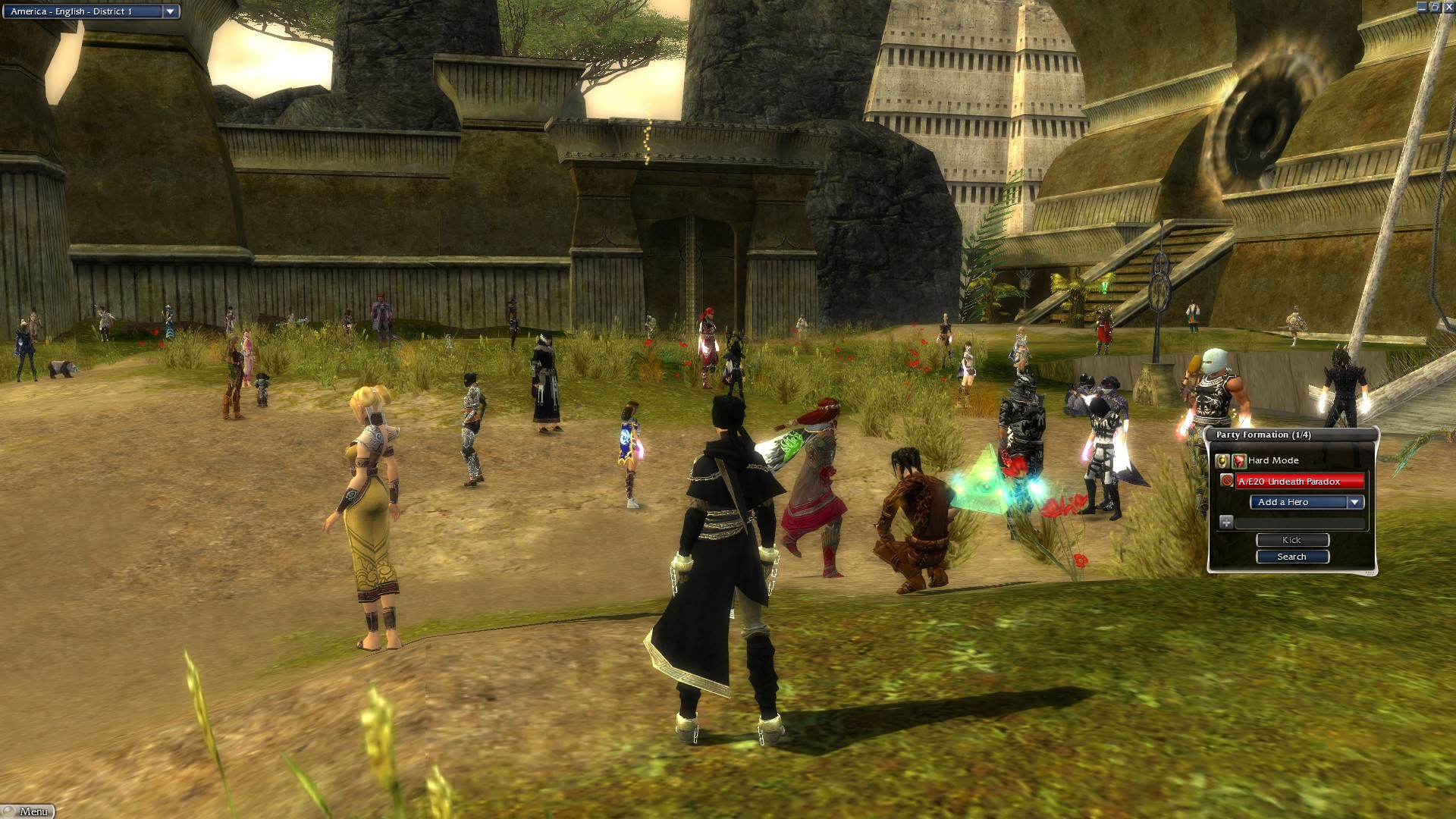
Task: Click the restore window icon at top-right
Action: (1436, 6)
